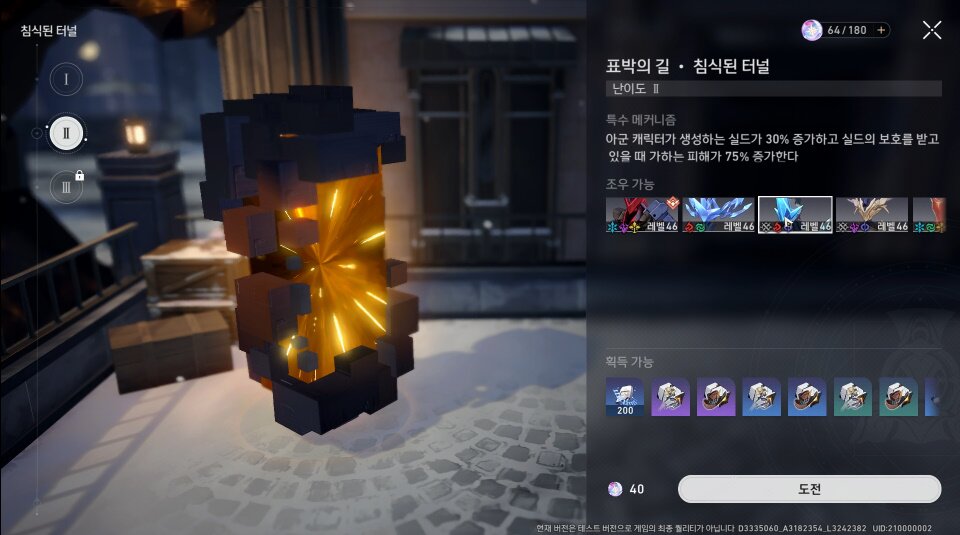The image size is (960, 535).
Task: Show the 200 experience reward details
Action: pos(625,397)
